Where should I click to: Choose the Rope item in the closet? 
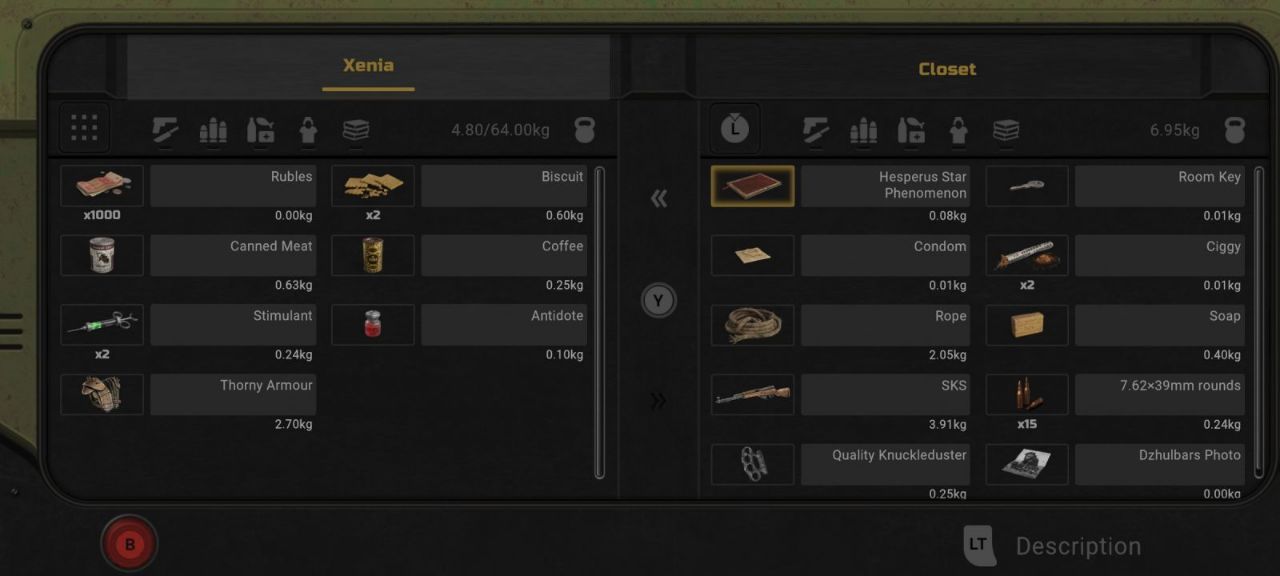[753, 325]
